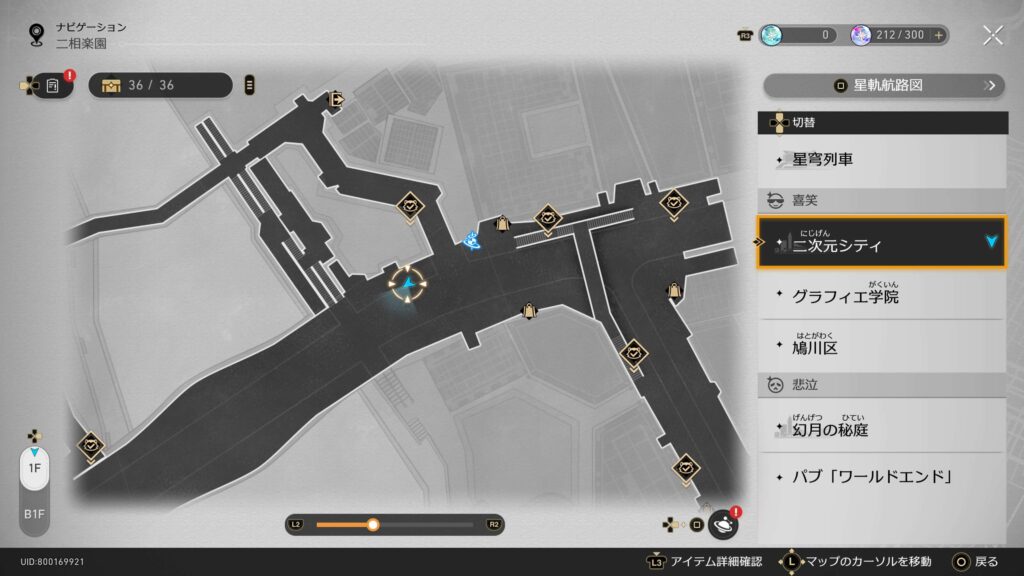Click the map zoom slider handle
Screen dimensions: 1024x576
pos(373,524)
